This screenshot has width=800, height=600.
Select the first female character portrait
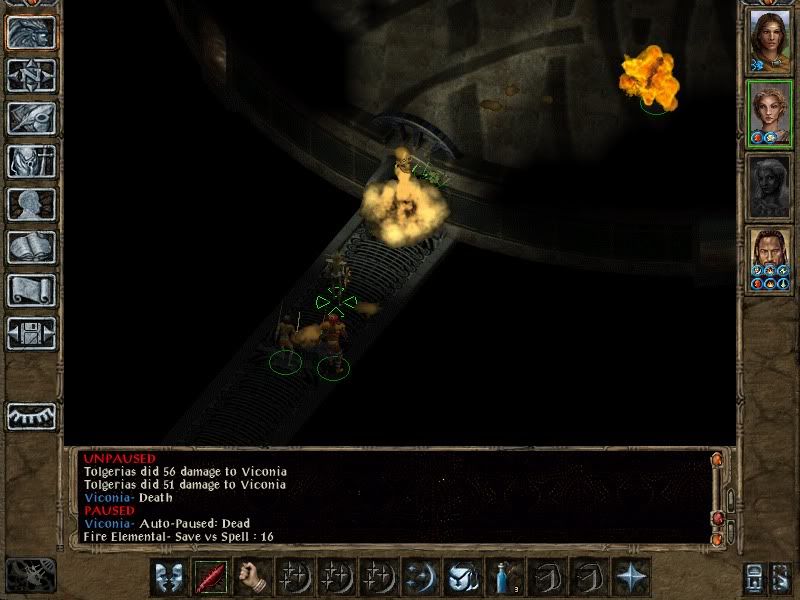(x=769, y=42)
